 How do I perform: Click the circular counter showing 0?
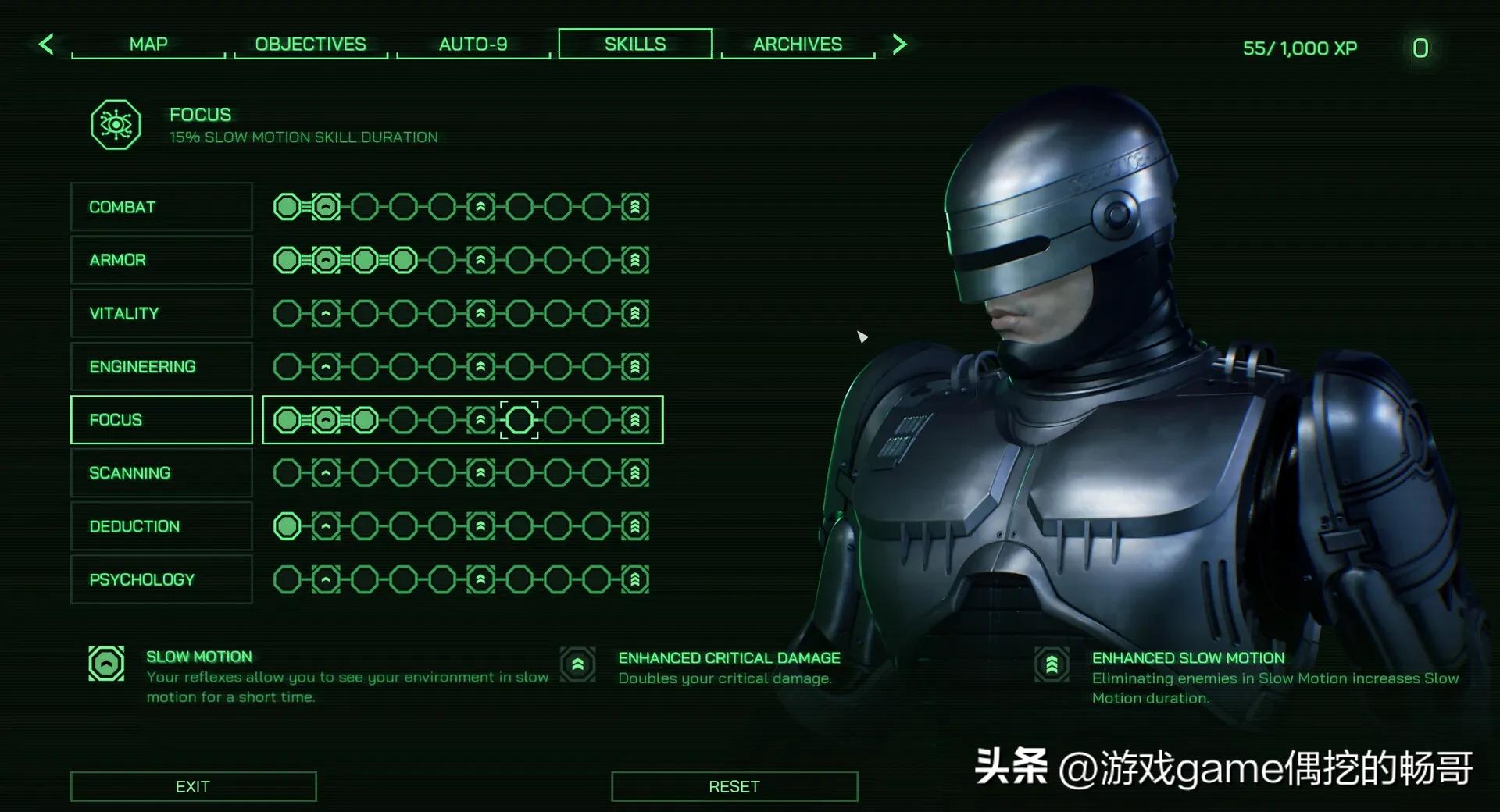[1420, 48]
